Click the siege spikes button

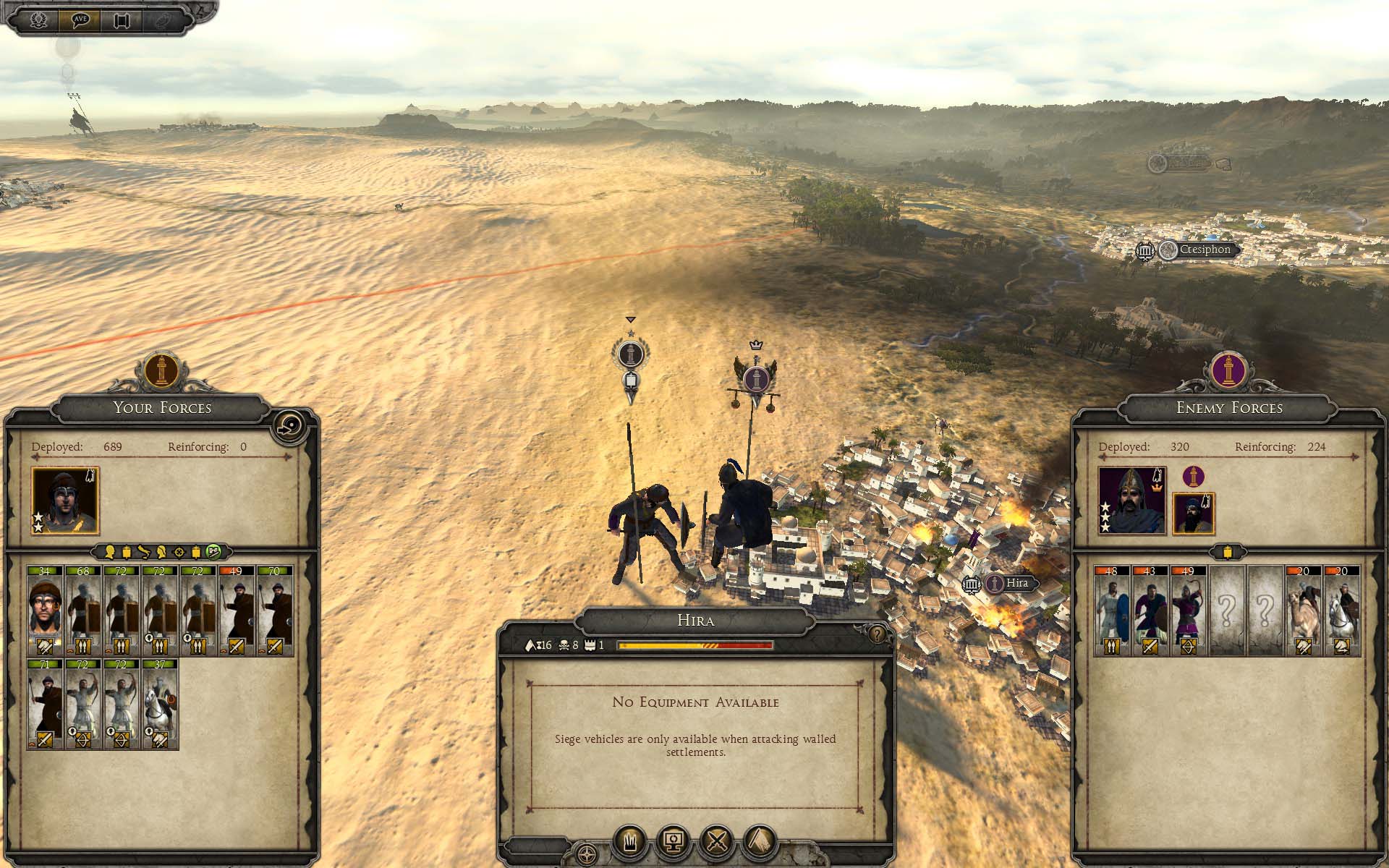pos(760,841)
